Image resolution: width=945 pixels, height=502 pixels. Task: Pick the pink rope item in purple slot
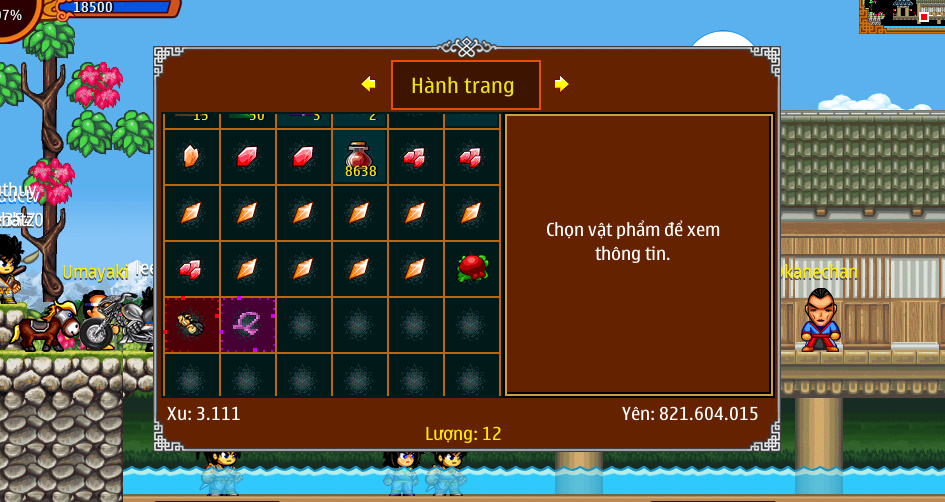coord(248,324)
